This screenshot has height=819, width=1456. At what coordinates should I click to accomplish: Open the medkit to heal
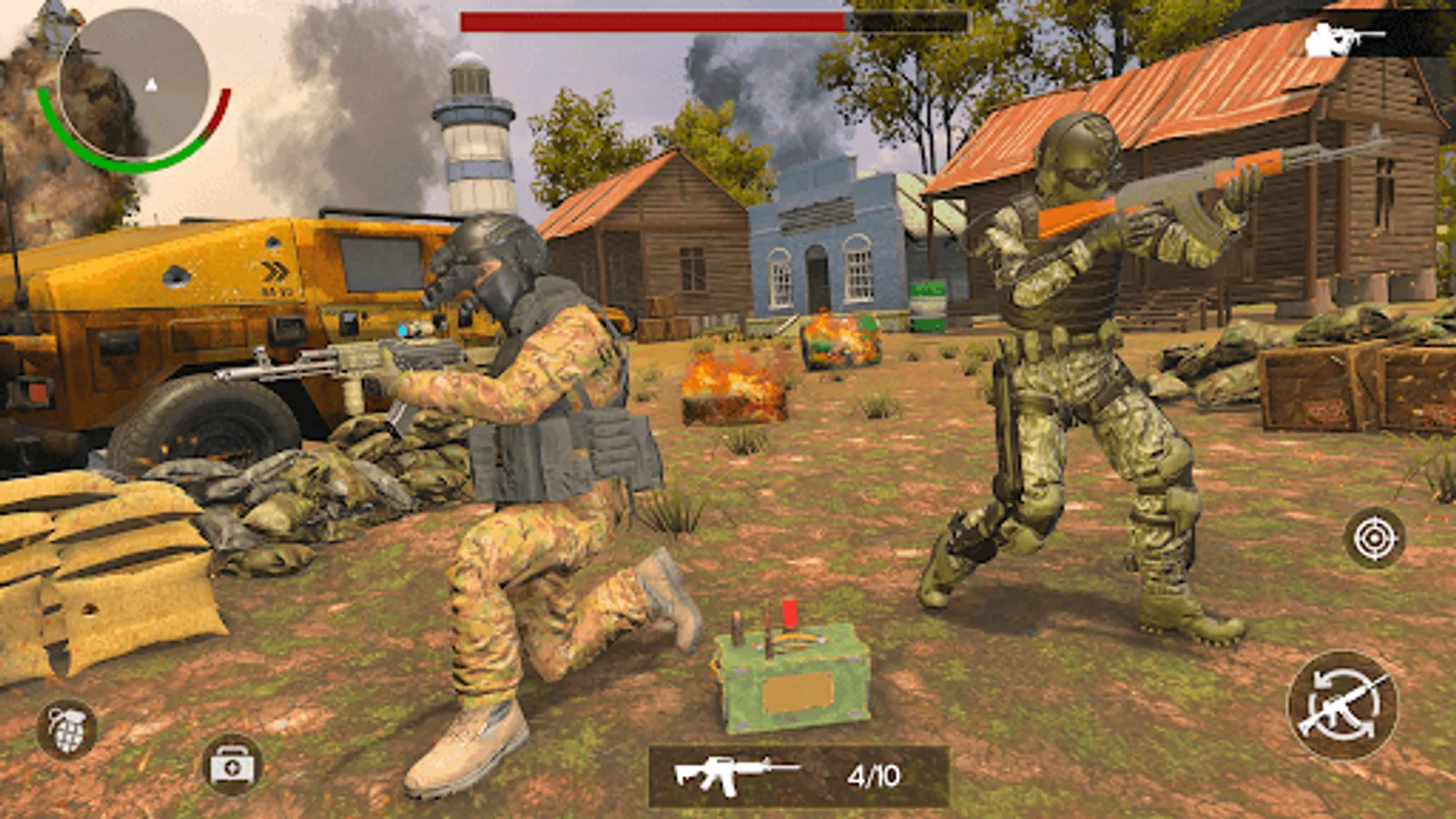[229, 764]
